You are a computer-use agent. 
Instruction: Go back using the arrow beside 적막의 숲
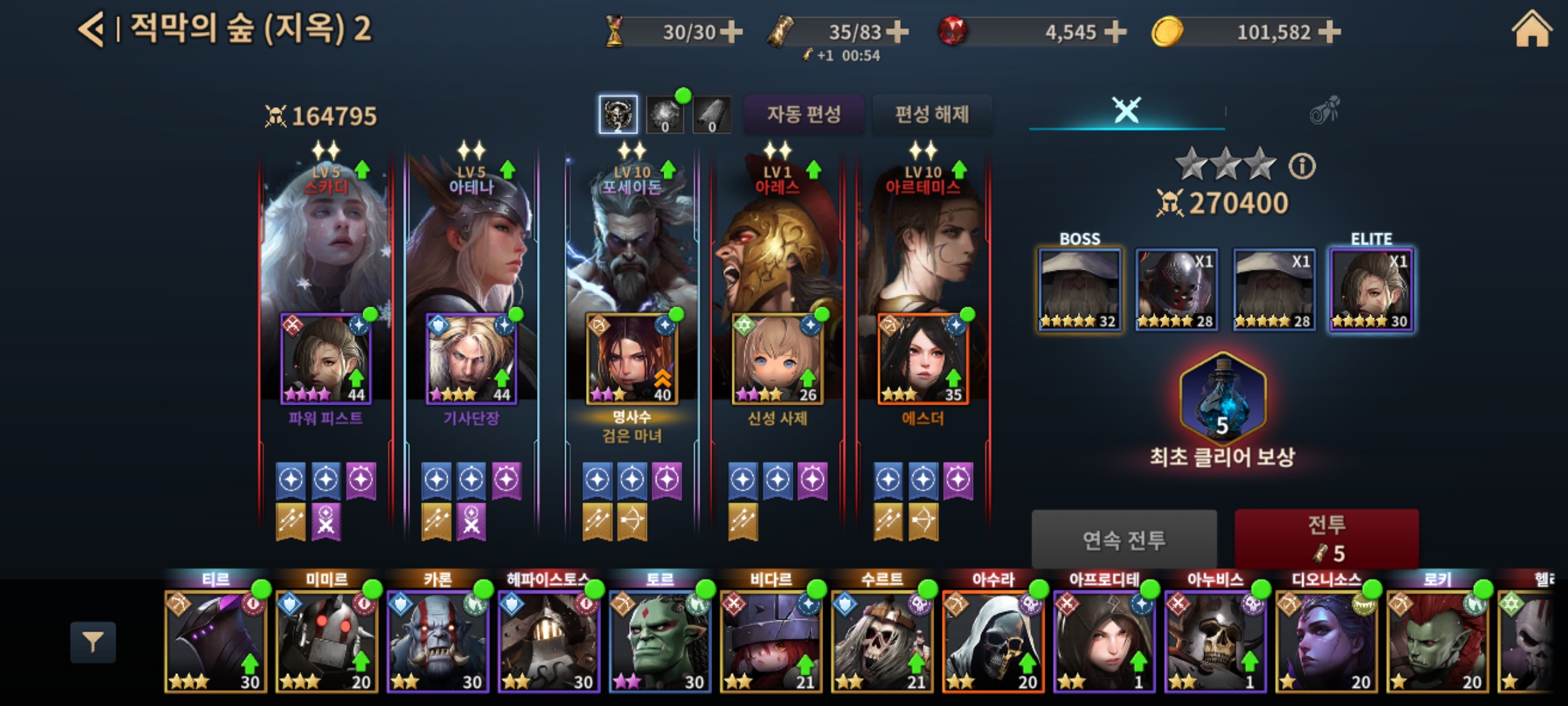pos(91,30)
